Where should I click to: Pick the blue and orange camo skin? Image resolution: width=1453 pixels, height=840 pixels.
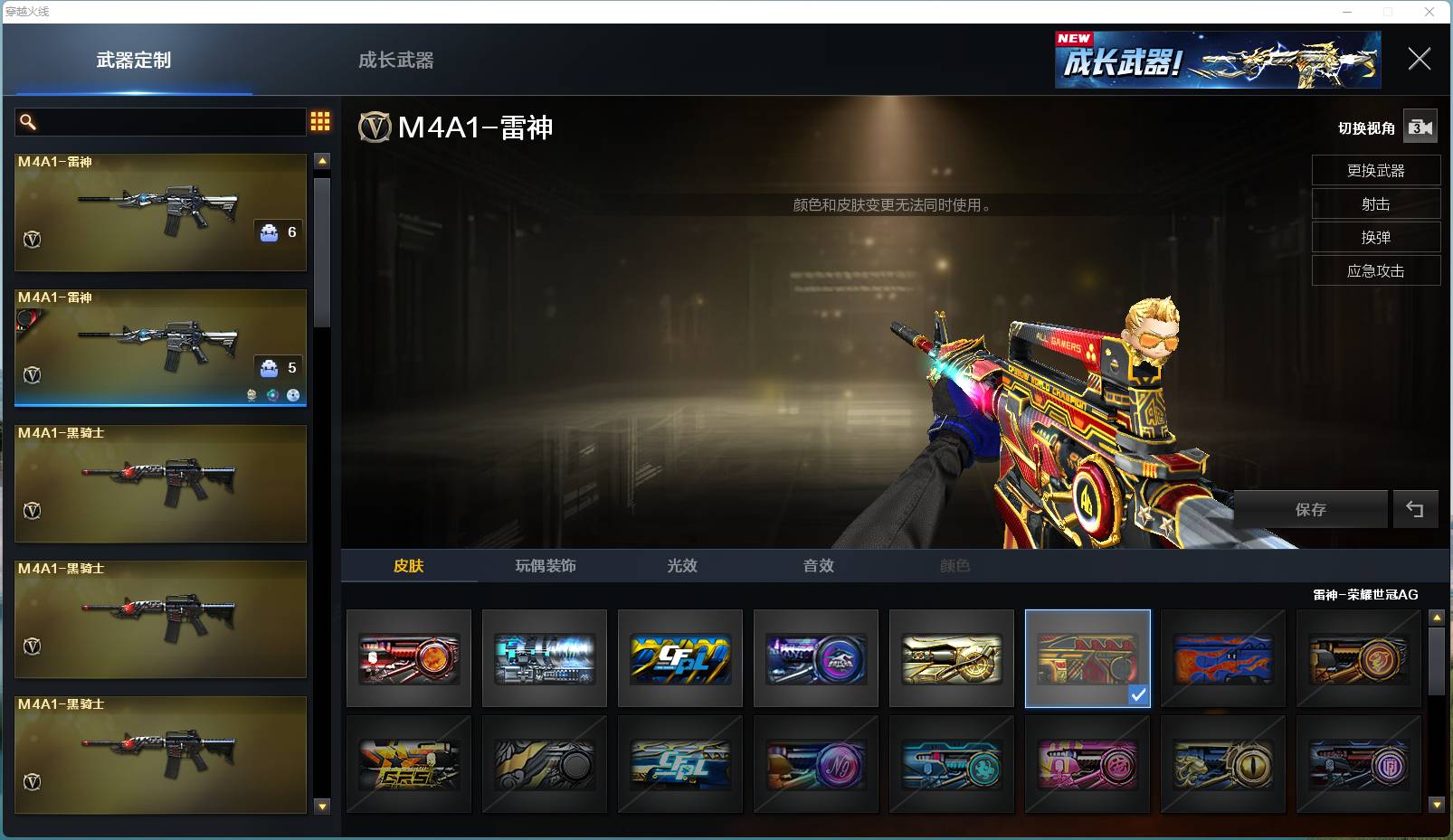click(x=1222, y=658)
